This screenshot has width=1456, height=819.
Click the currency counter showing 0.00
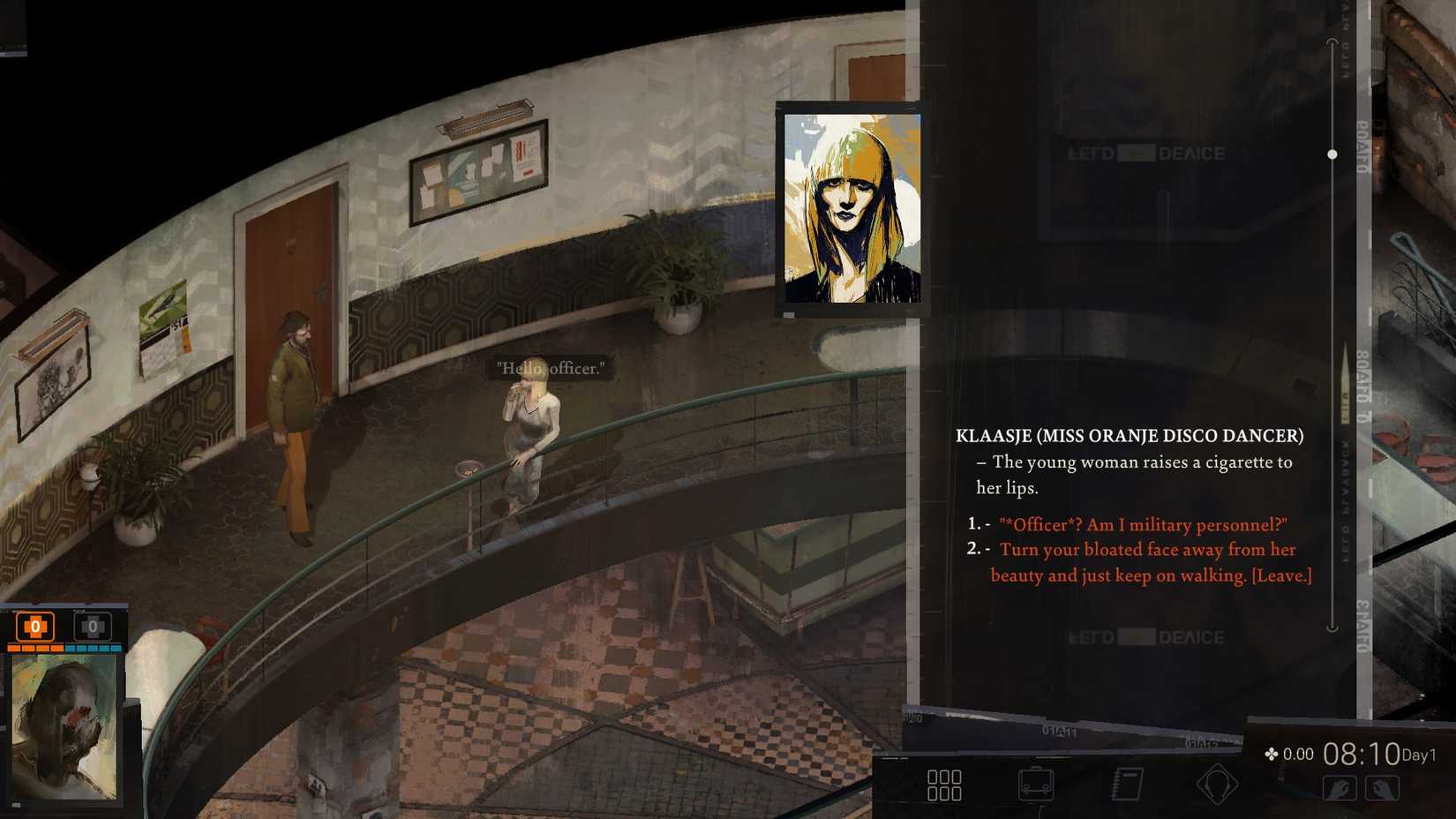[x=1295, y=755]
